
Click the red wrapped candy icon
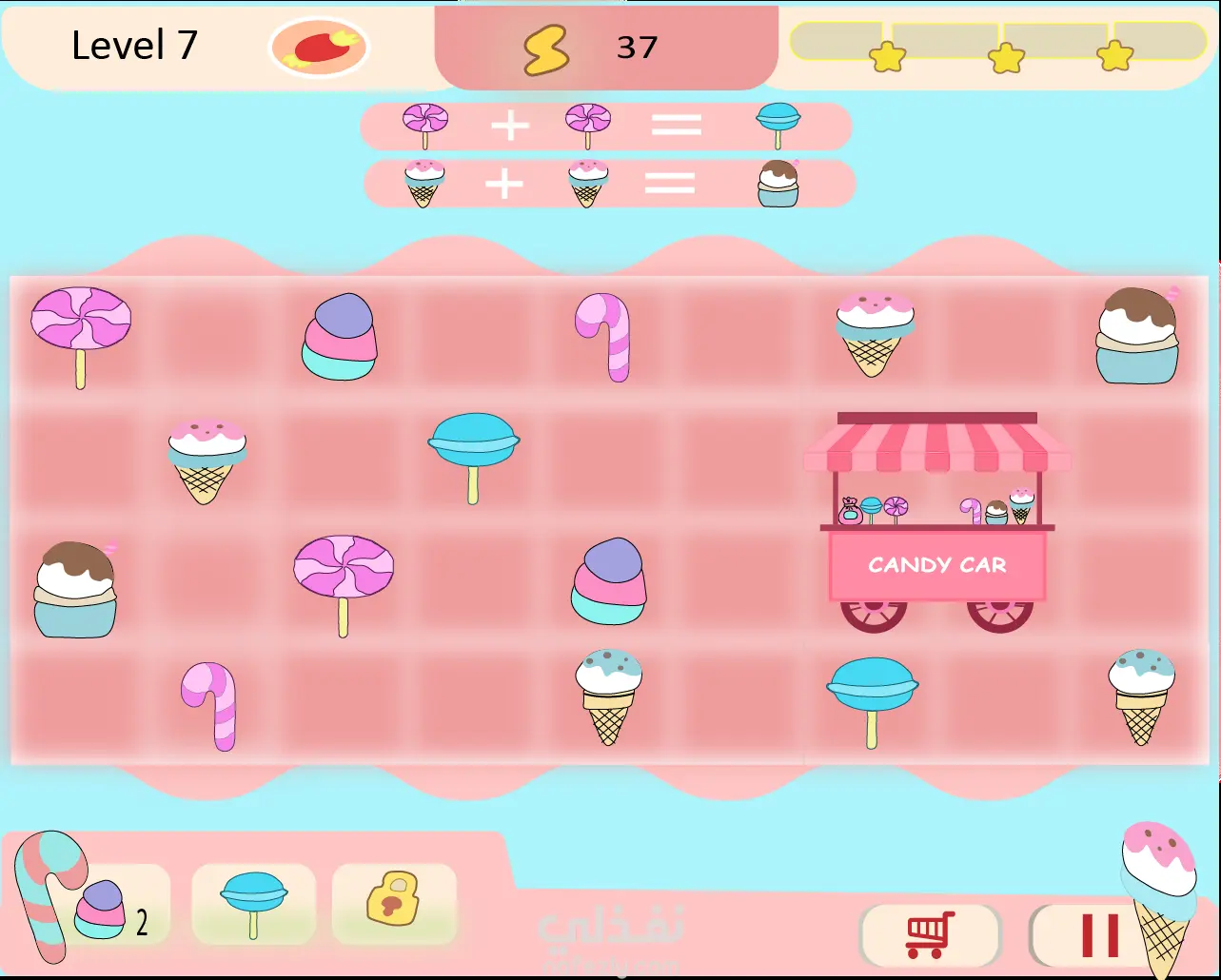click(319, 47)
